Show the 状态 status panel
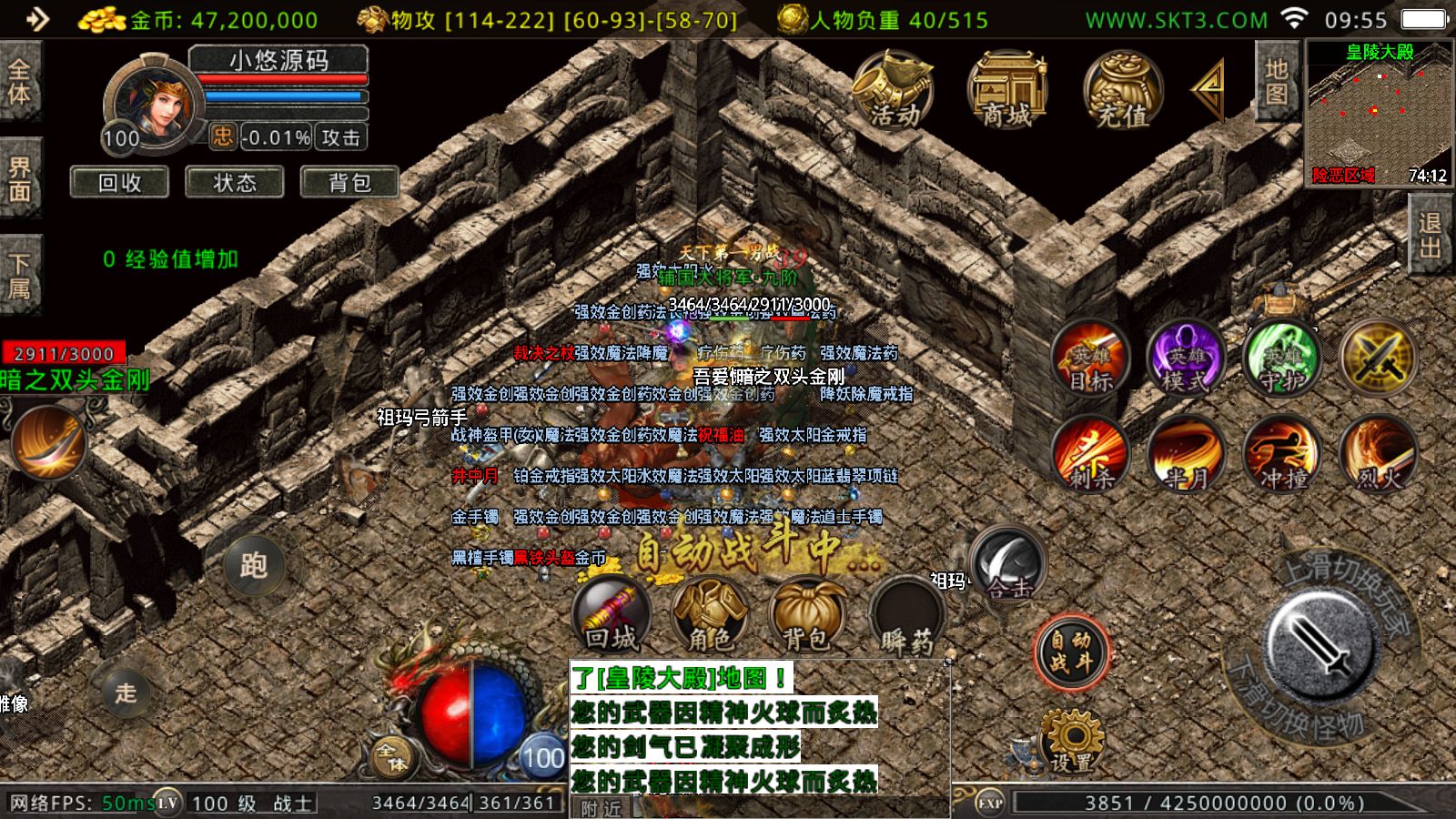This screenshot has width=1456, height=819. pos(235,183)
